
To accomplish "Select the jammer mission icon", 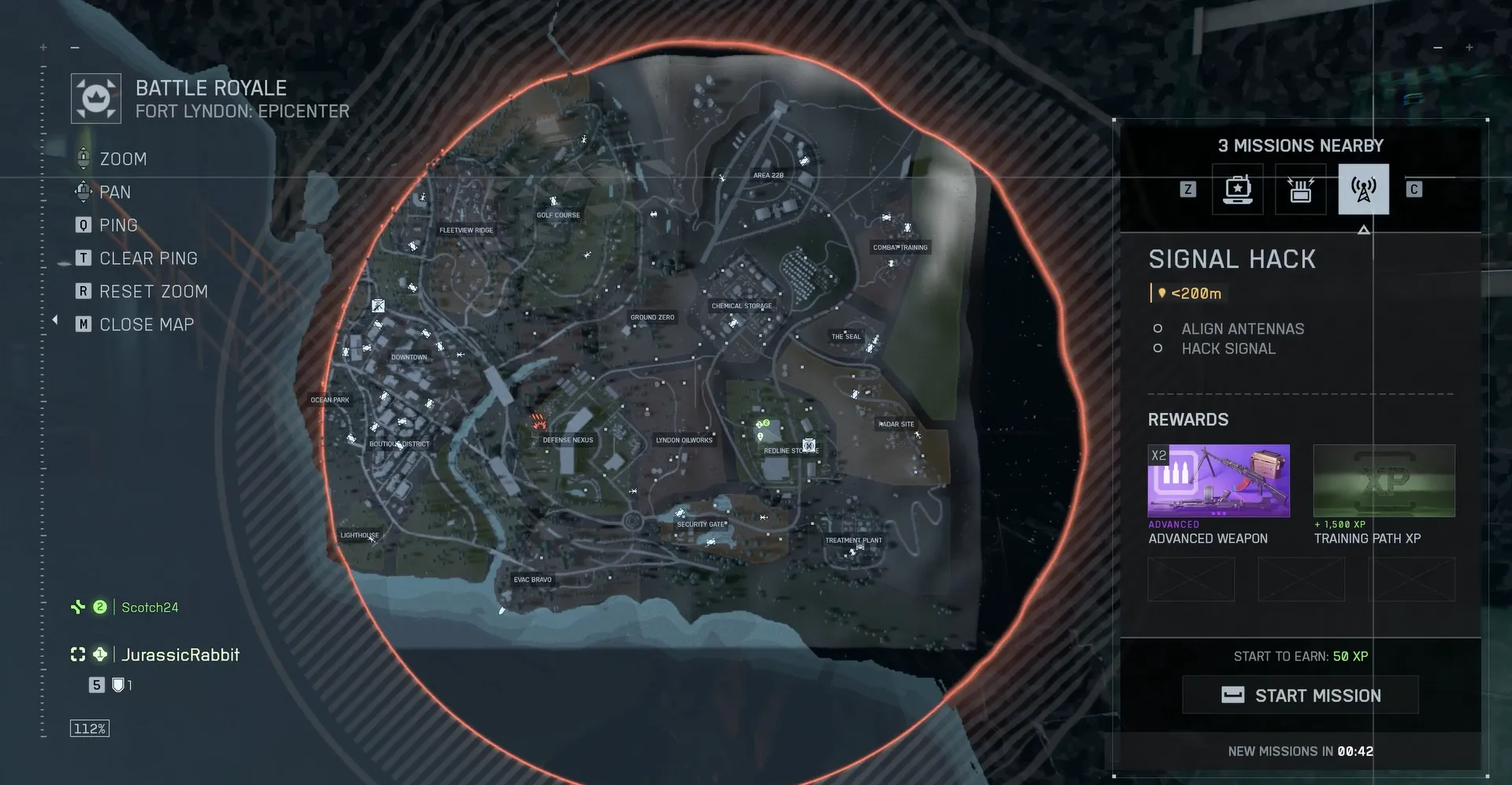I will (x=1300, y=189).
